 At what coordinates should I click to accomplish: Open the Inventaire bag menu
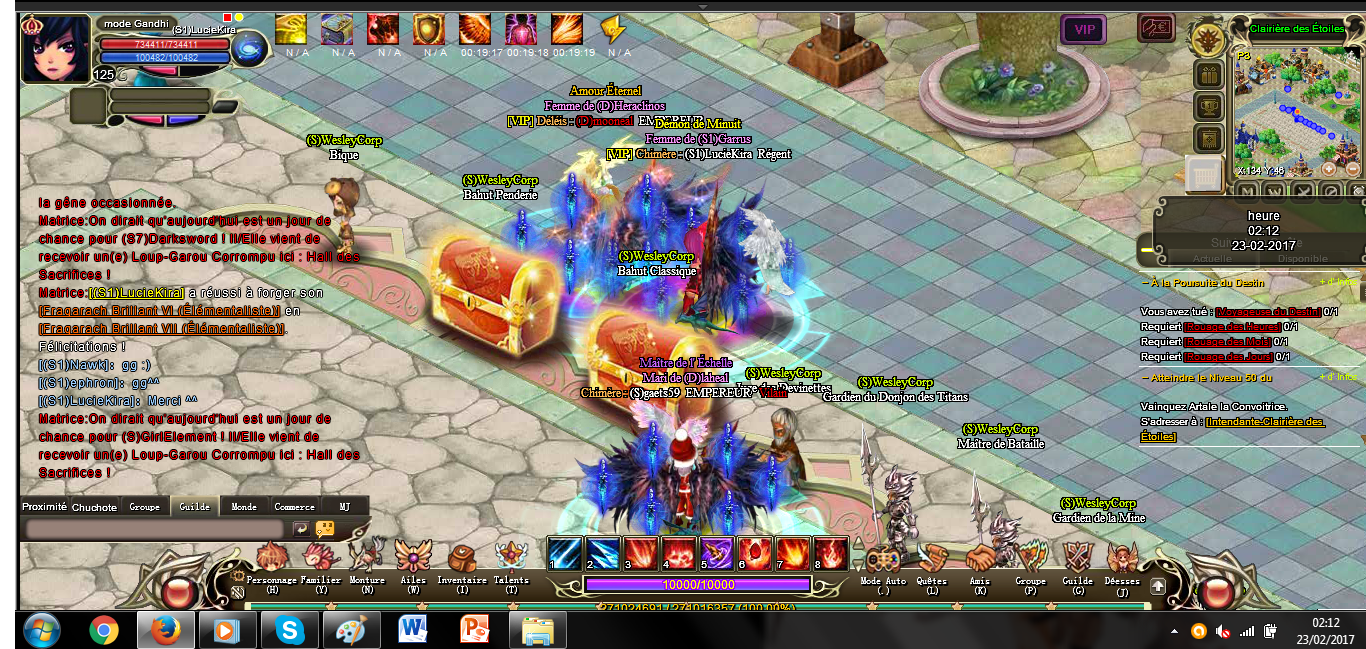pyautogui.click(x=461, y=558)
